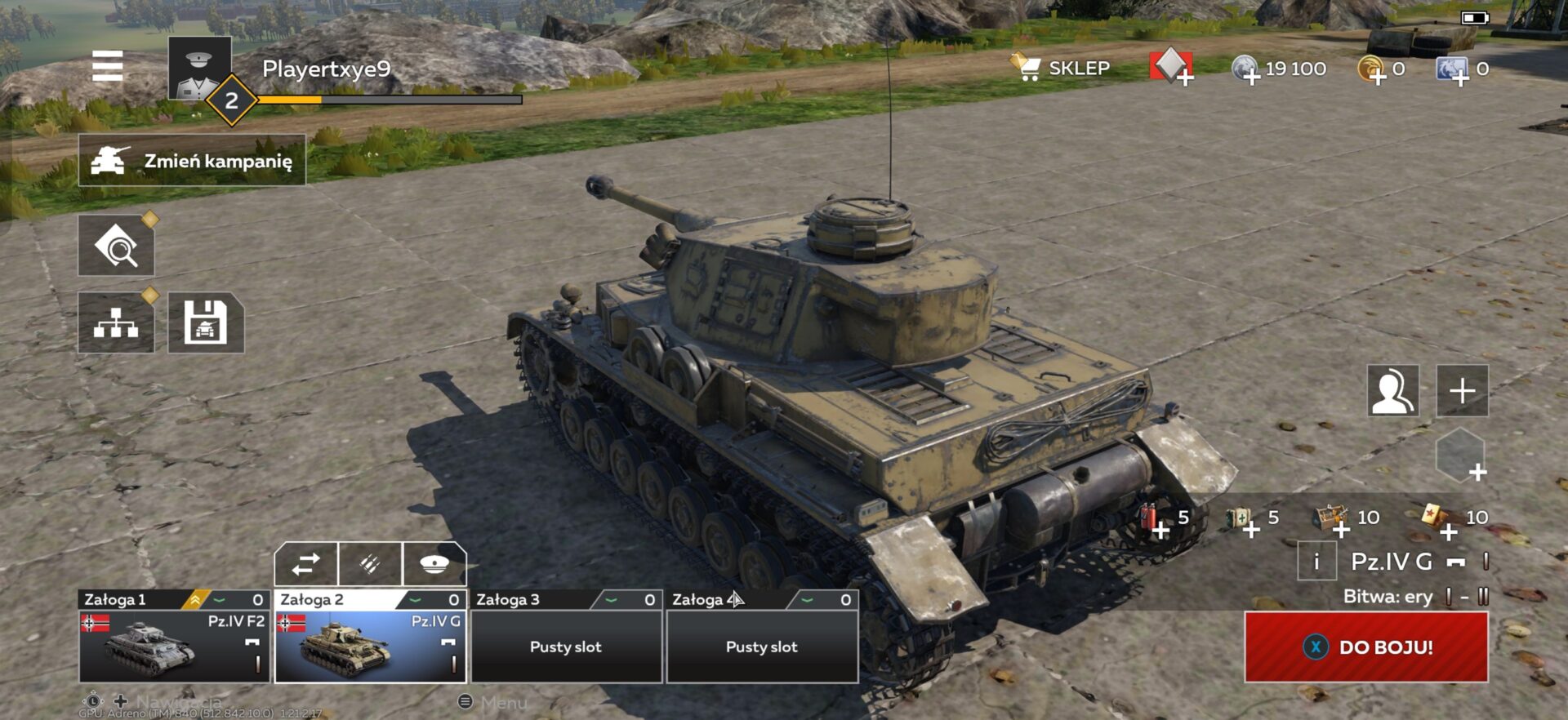The height and width of the screenshot is (720, 1568).
Task: Open the magnifying glass research icon
Action: point(116,246)
